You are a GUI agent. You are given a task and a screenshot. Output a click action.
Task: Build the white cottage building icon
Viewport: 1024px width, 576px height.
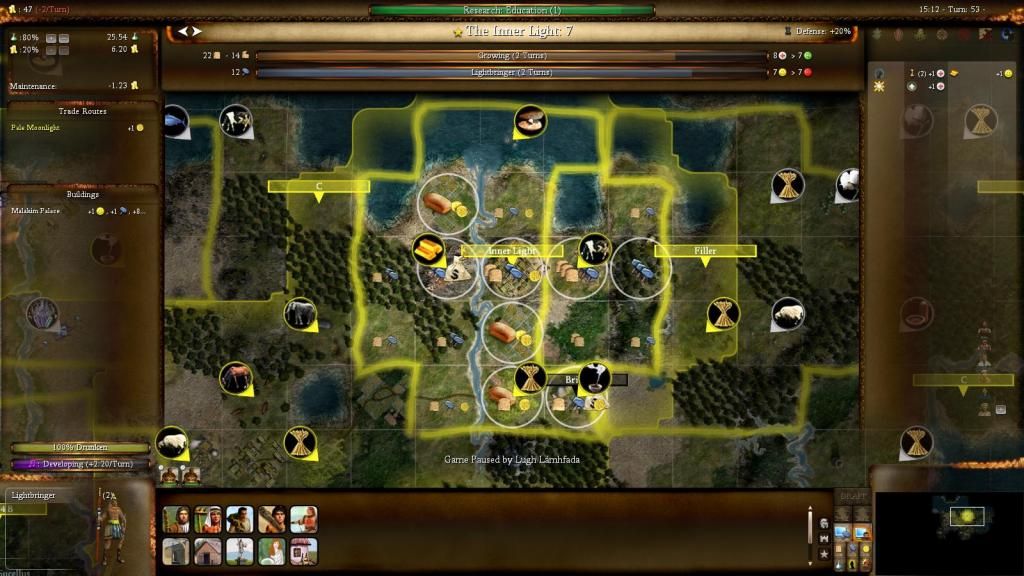click(304, 551)
